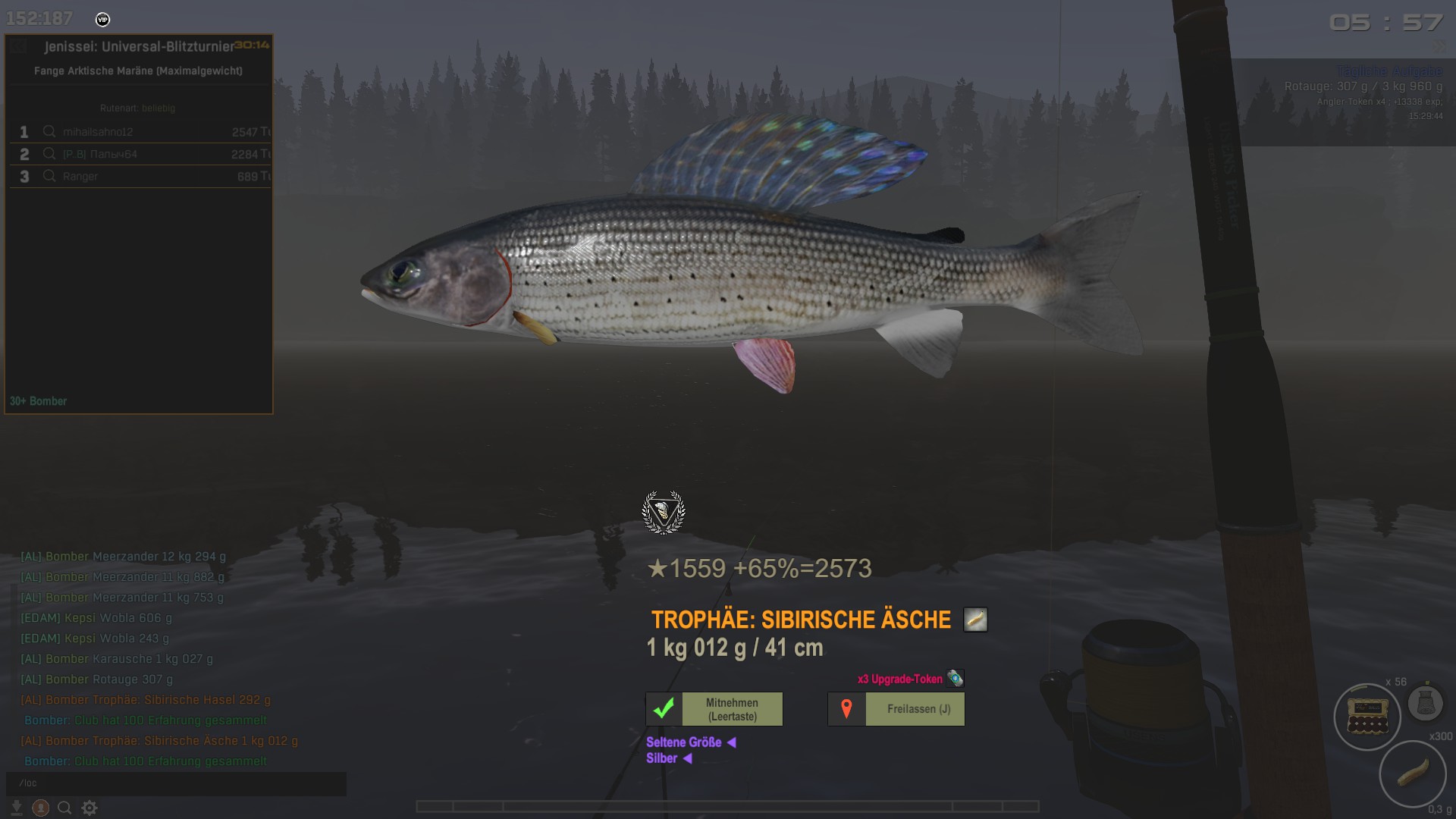
Task: Click the download arrow icon below chat
Action: click(17, 808)
